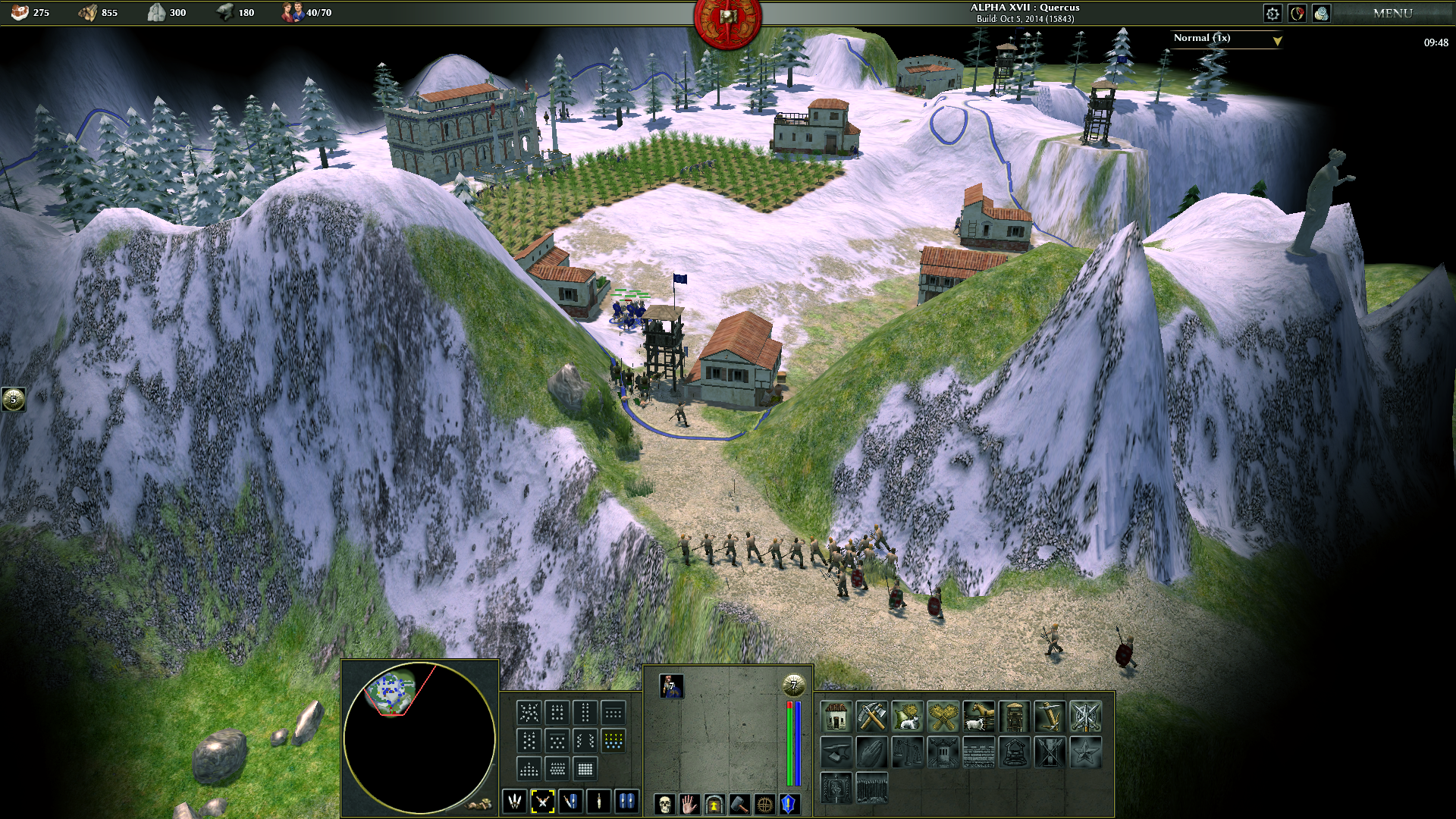Viewport: 1456px width, 819px height.
Task: Open the game speed dropdown
Action: [1226, 39]
